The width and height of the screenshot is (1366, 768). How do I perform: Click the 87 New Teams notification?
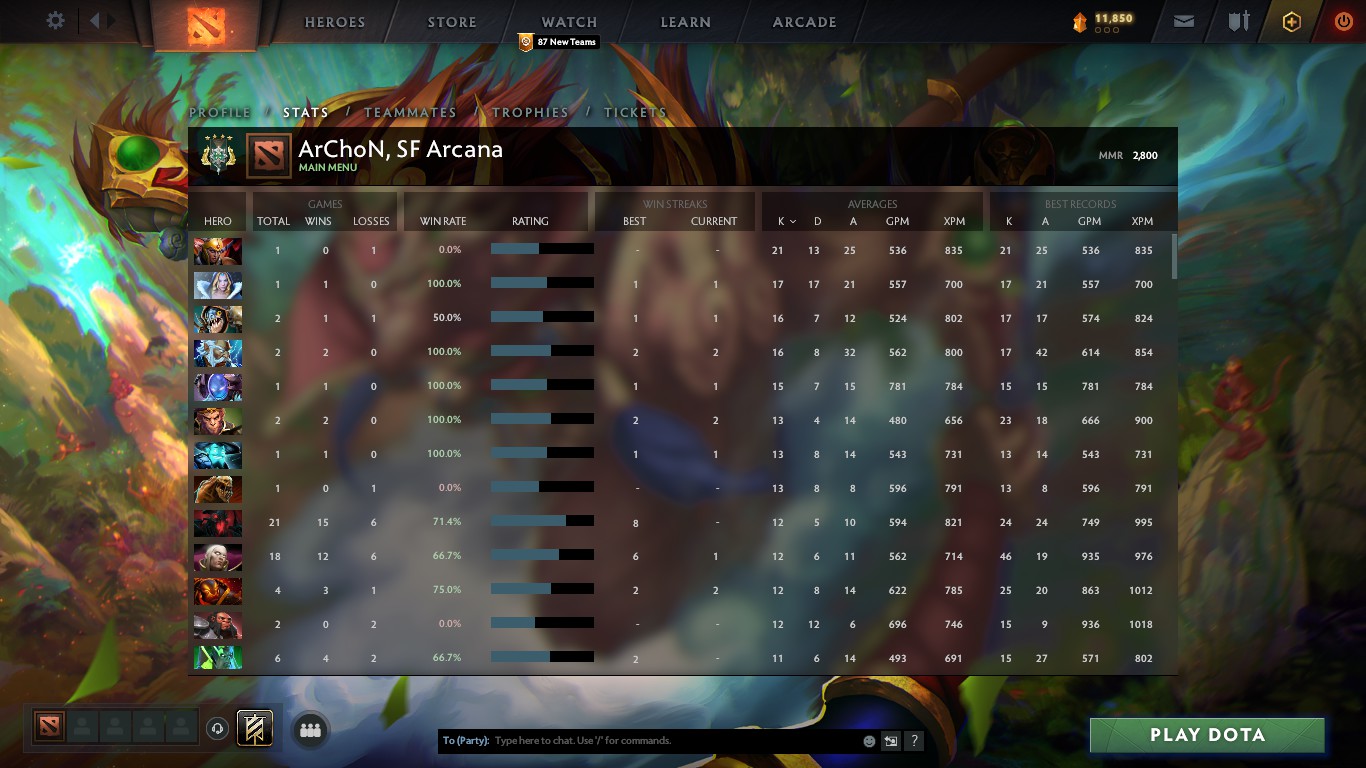(557, 42)
